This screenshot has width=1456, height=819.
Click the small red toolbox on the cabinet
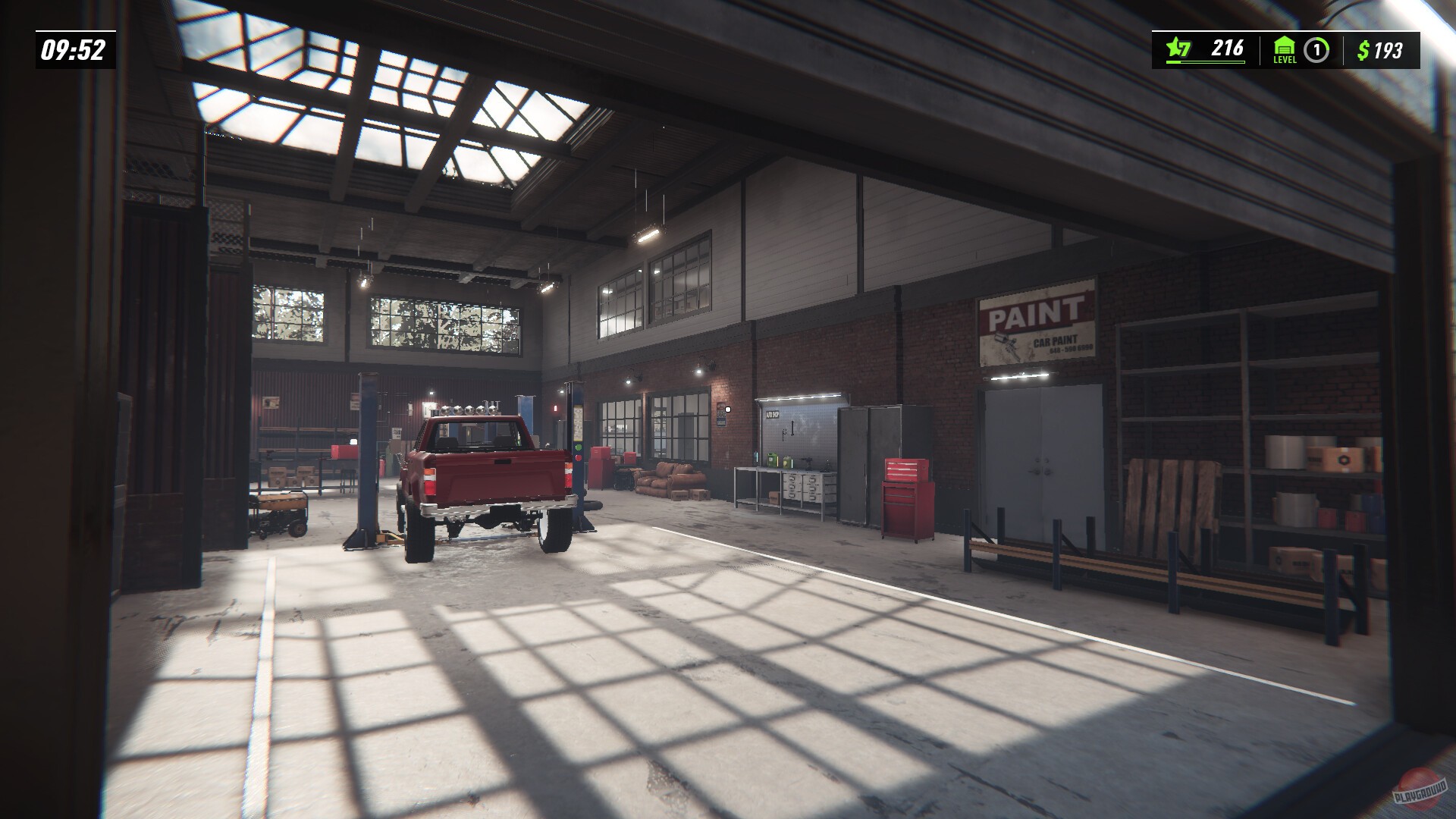point(907,469)
